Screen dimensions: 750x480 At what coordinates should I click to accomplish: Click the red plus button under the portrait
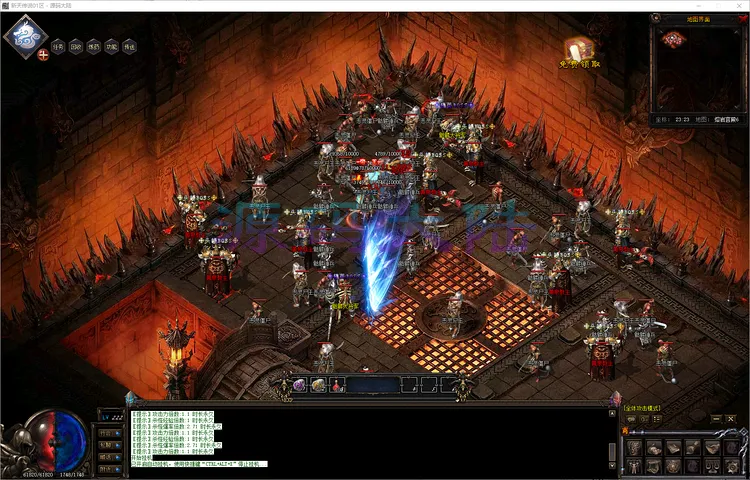43,56
